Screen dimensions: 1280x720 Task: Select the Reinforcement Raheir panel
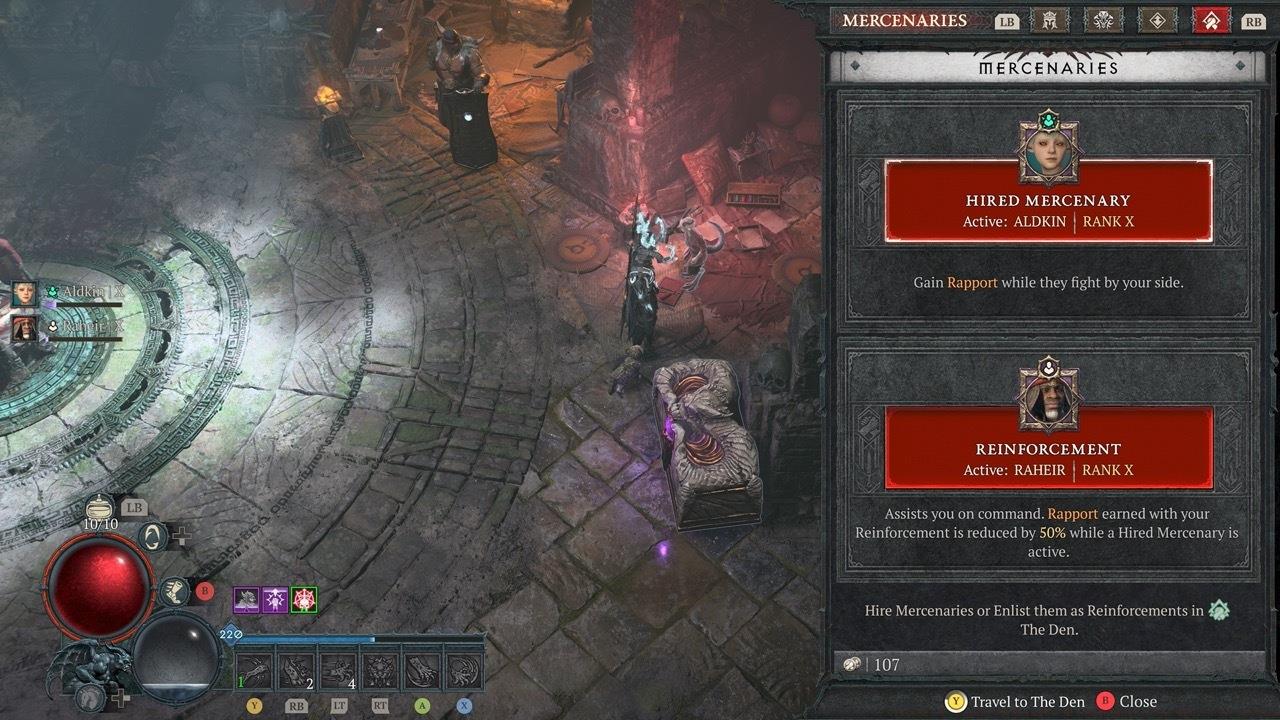coord(1048,448)
